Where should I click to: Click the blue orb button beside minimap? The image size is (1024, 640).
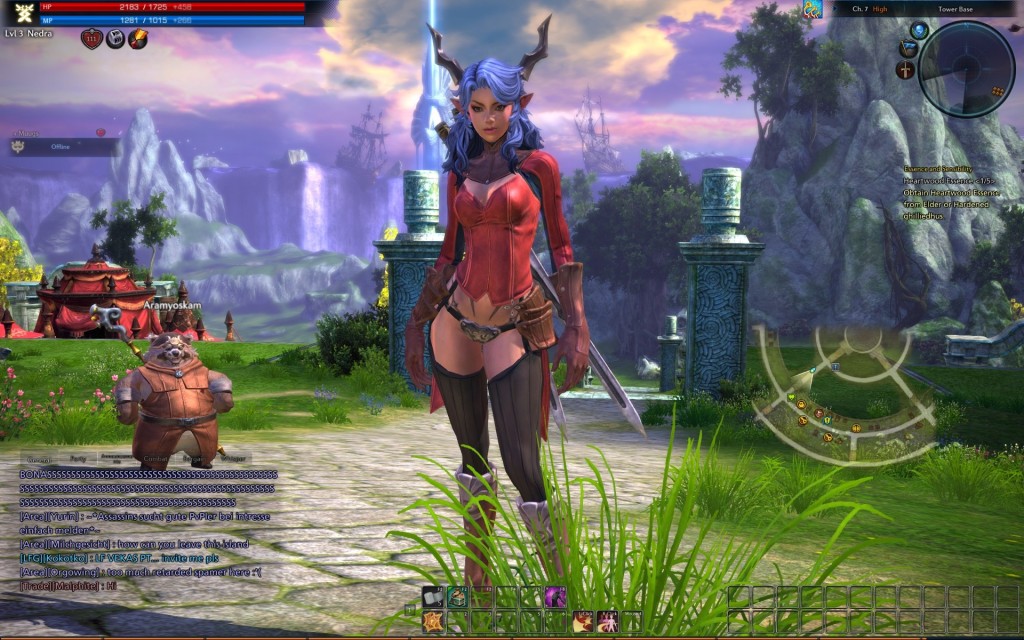click(919, 31)
